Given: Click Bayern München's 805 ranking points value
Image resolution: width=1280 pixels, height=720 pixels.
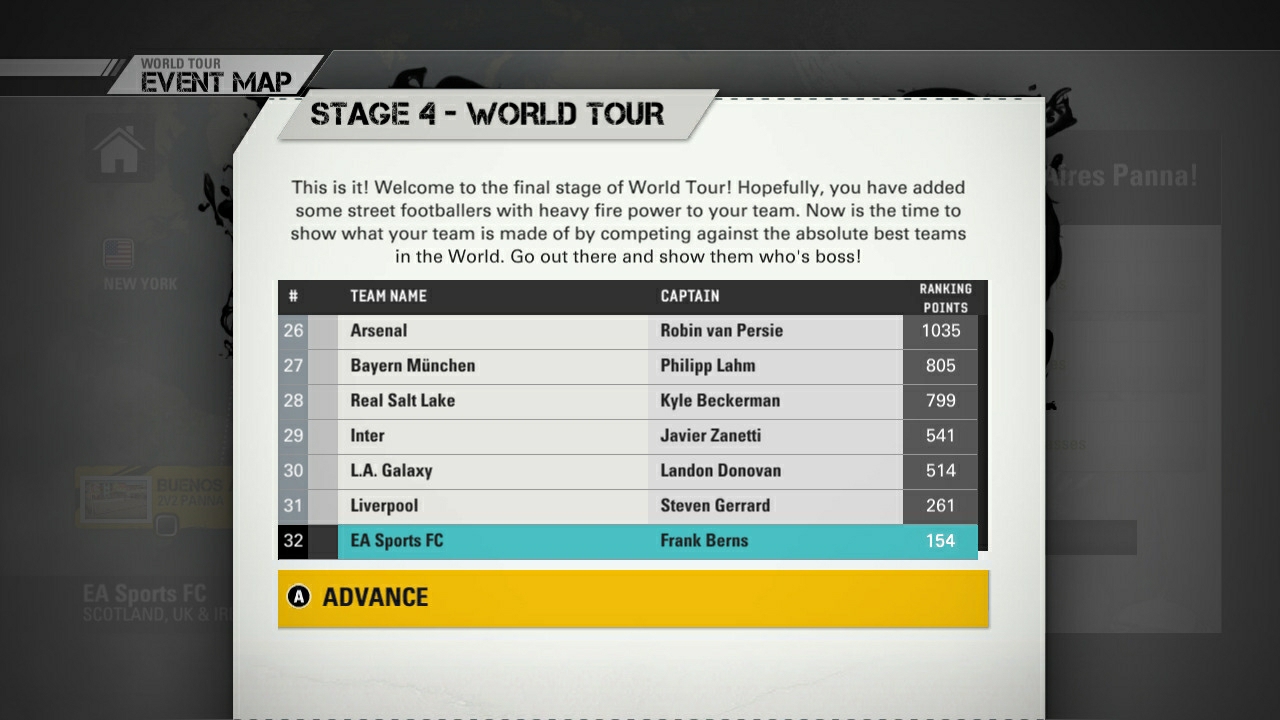Looking at the screenshot, I should (940, 365).
